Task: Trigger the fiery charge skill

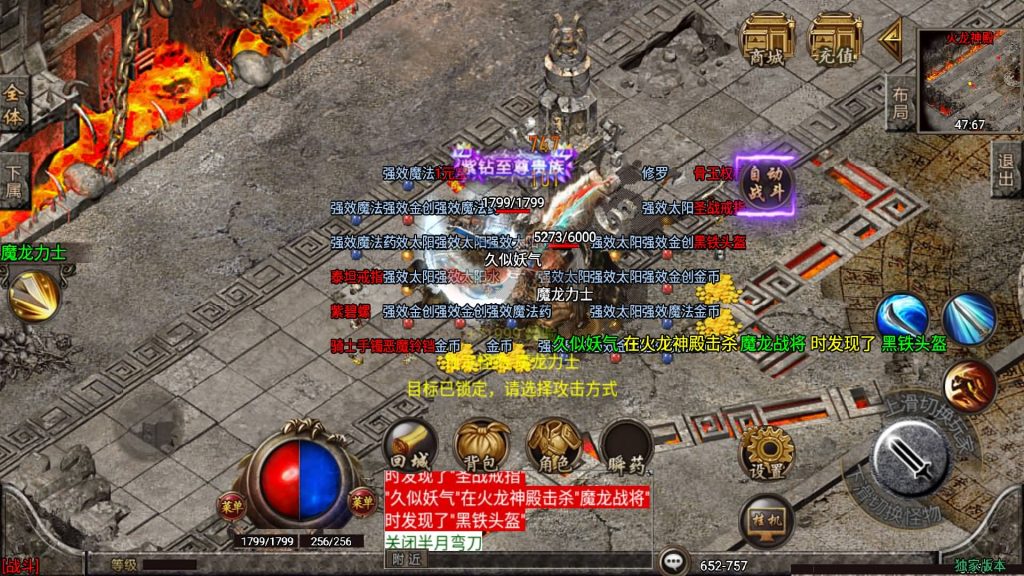Action: point(968,385)
